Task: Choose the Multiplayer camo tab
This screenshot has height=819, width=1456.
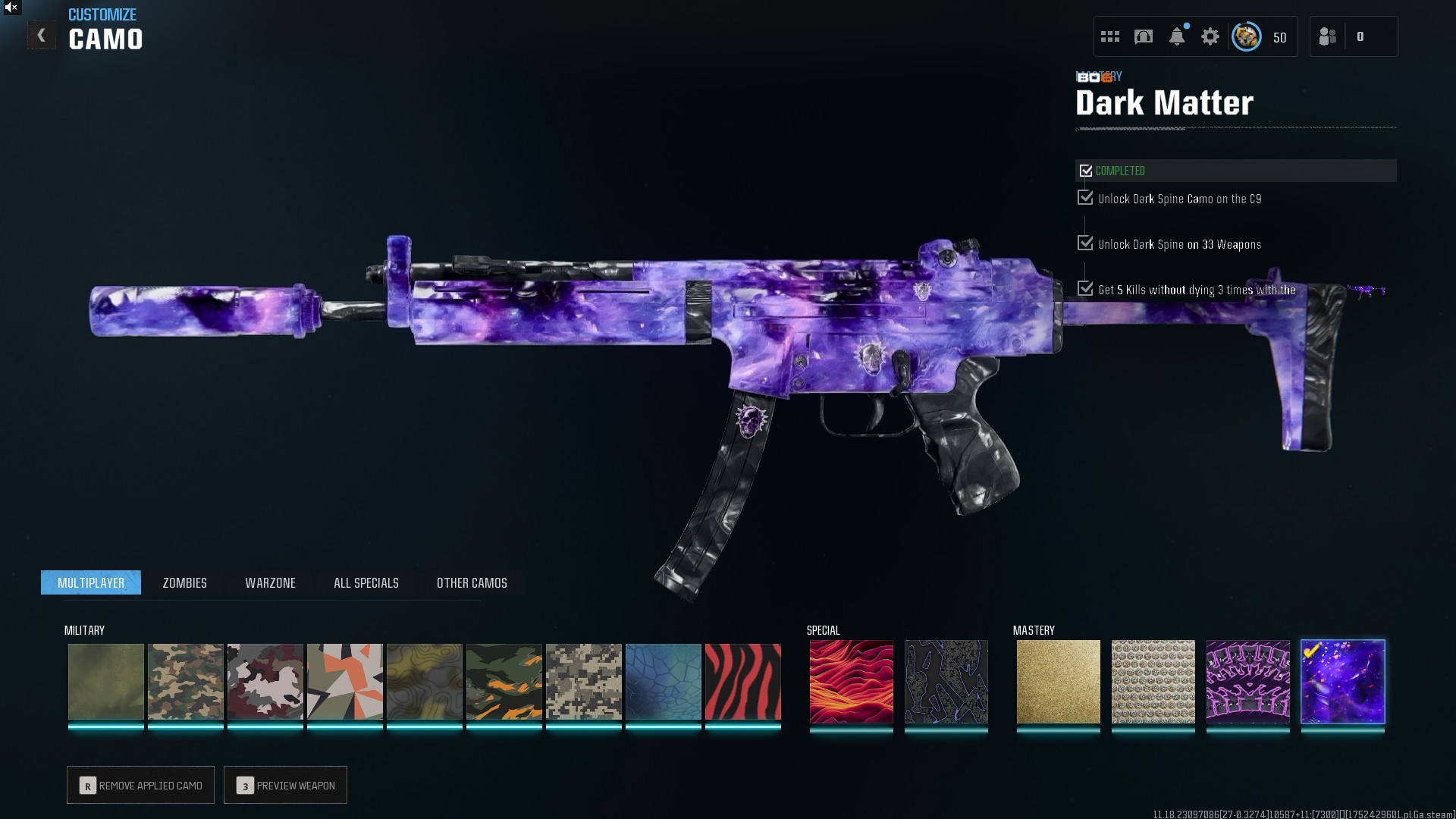Action: [91, 582]
